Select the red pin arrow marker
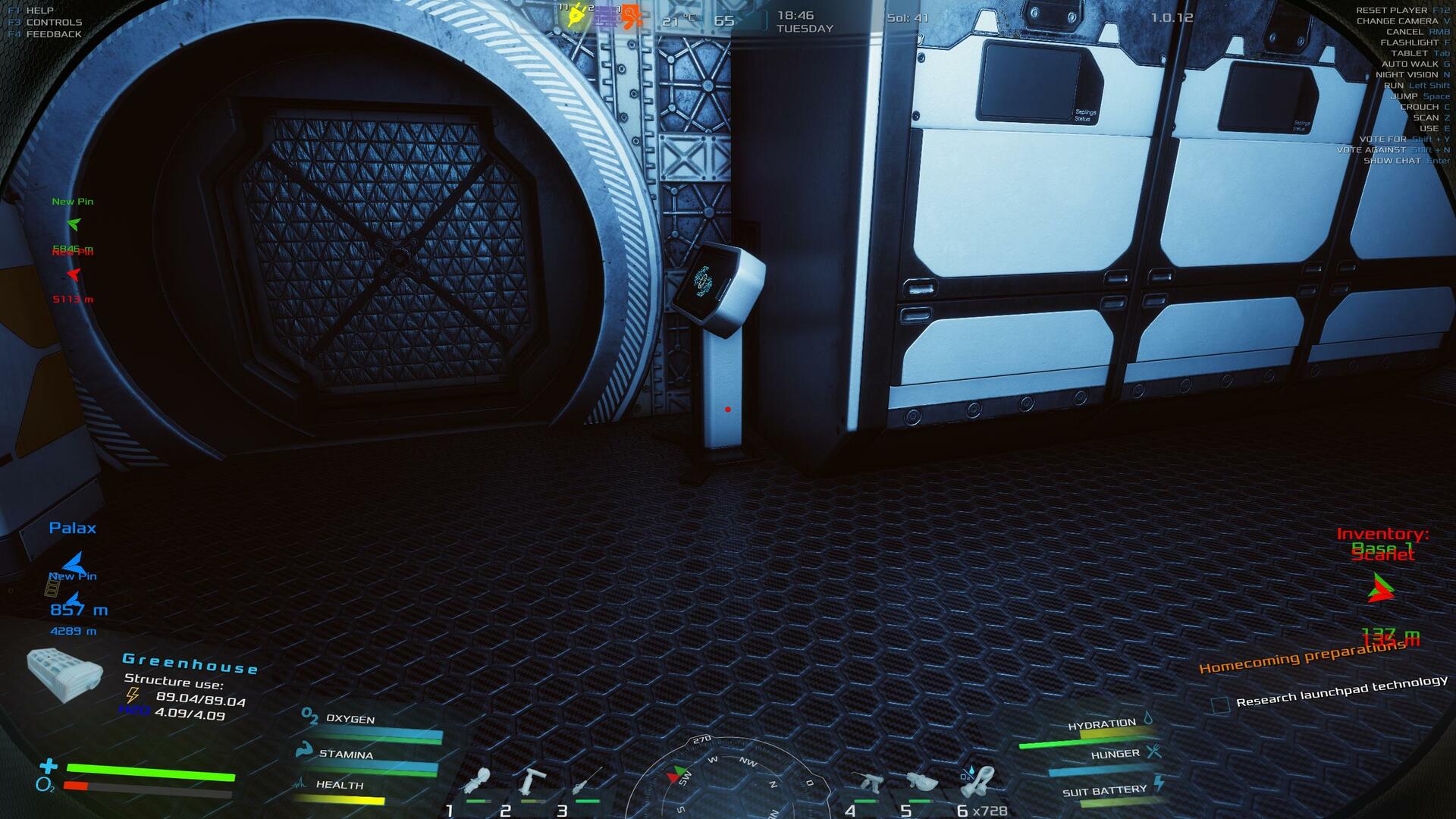The height and width of the screenshot is (819, 1456). (x=73, y=274)
